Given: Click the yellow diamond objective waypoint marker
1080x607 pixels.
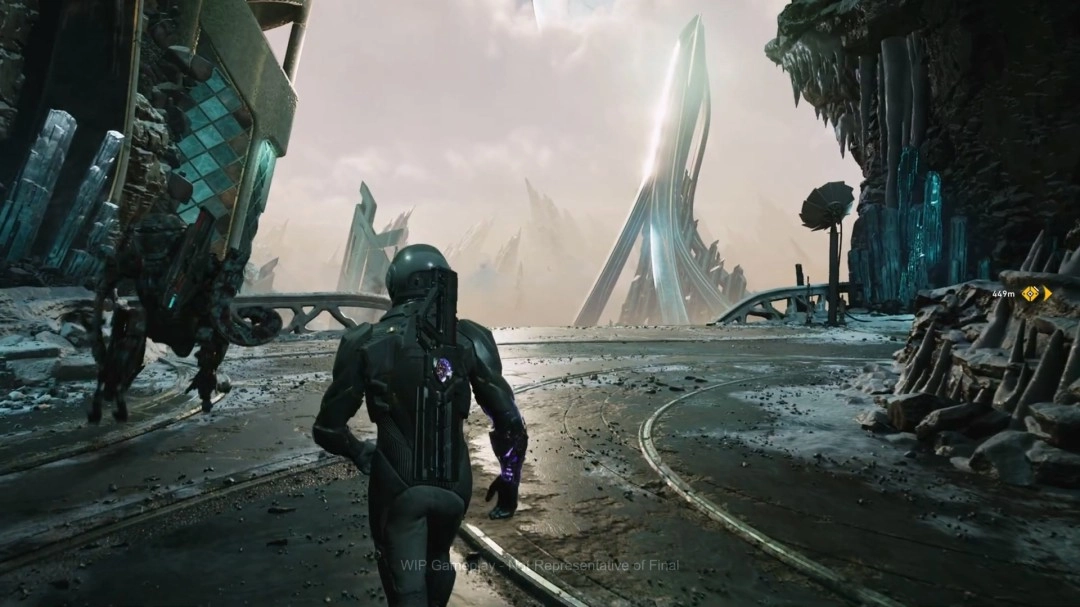Looking at the screenshot, I should [x=1030, y=293].
